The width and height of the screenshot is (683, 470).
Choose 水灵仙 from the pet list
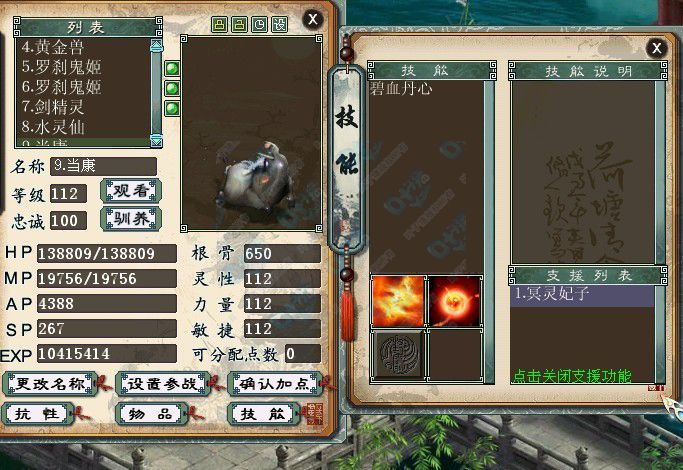click(62, 127)
